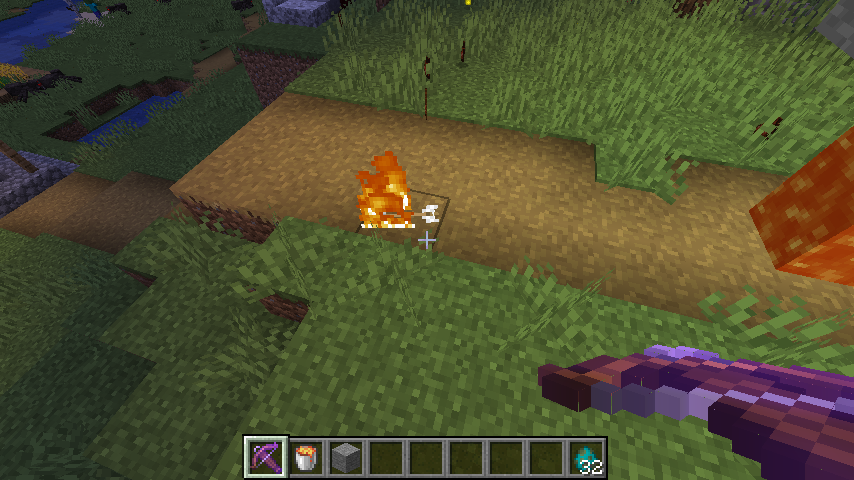The width and height of the screenshot is (854, 480).
Task: Switch to the gray stone block slot
Action: click(x=346, y=458)
